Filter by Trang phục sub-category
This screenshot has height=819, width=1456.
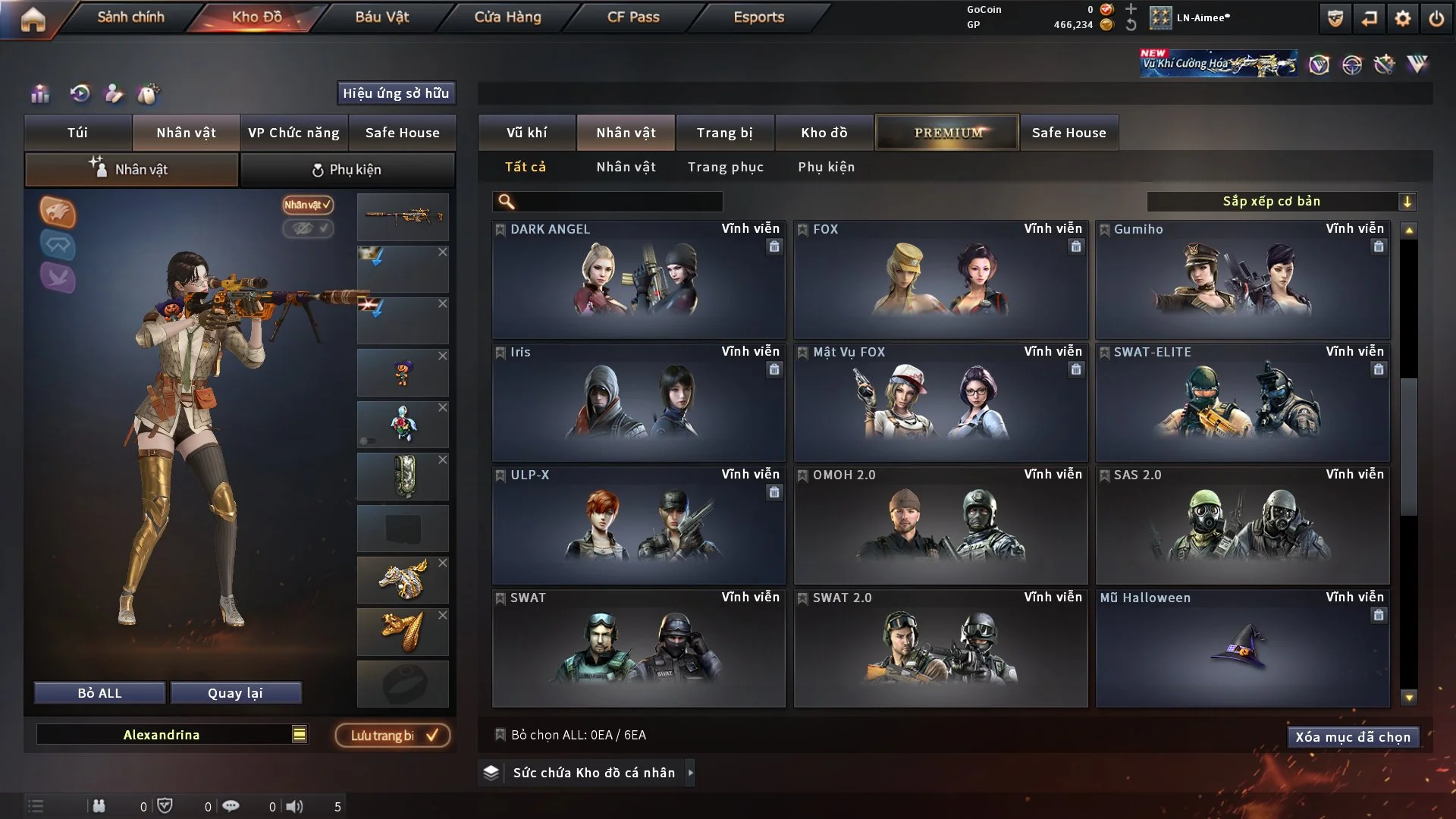[725, 167]
